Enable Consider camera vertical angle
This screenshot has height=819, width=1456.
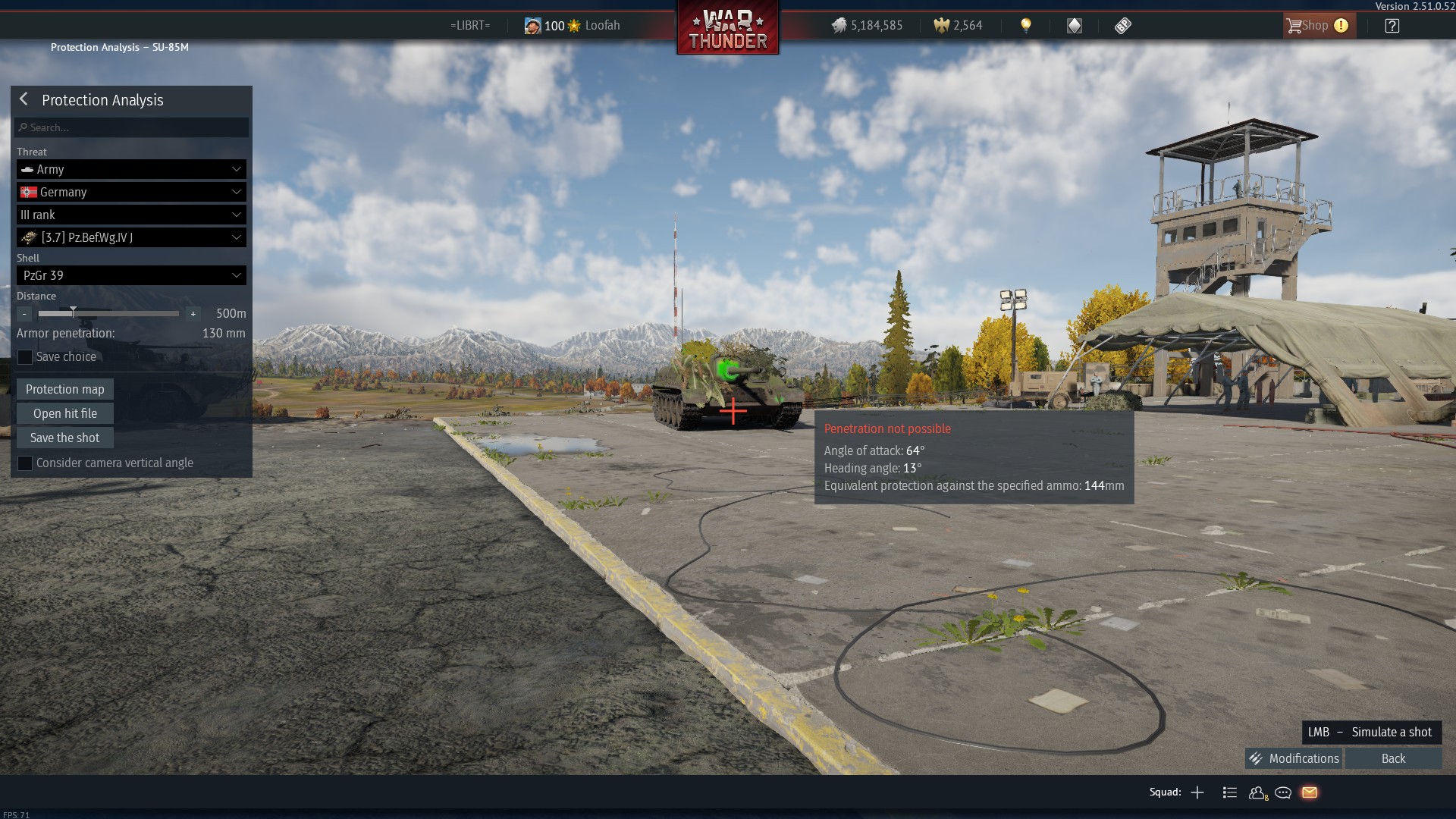click(25, 463)
